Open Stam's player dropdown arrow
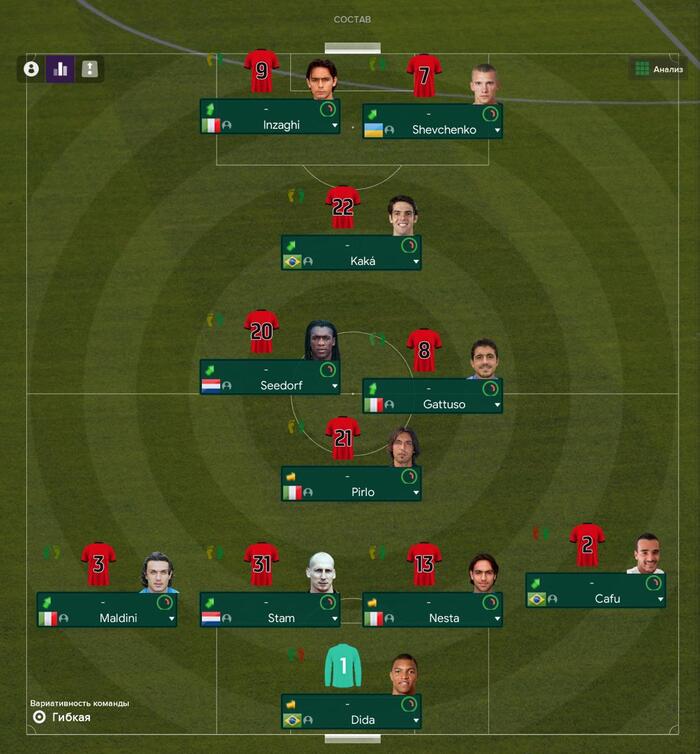 (334, 618)
